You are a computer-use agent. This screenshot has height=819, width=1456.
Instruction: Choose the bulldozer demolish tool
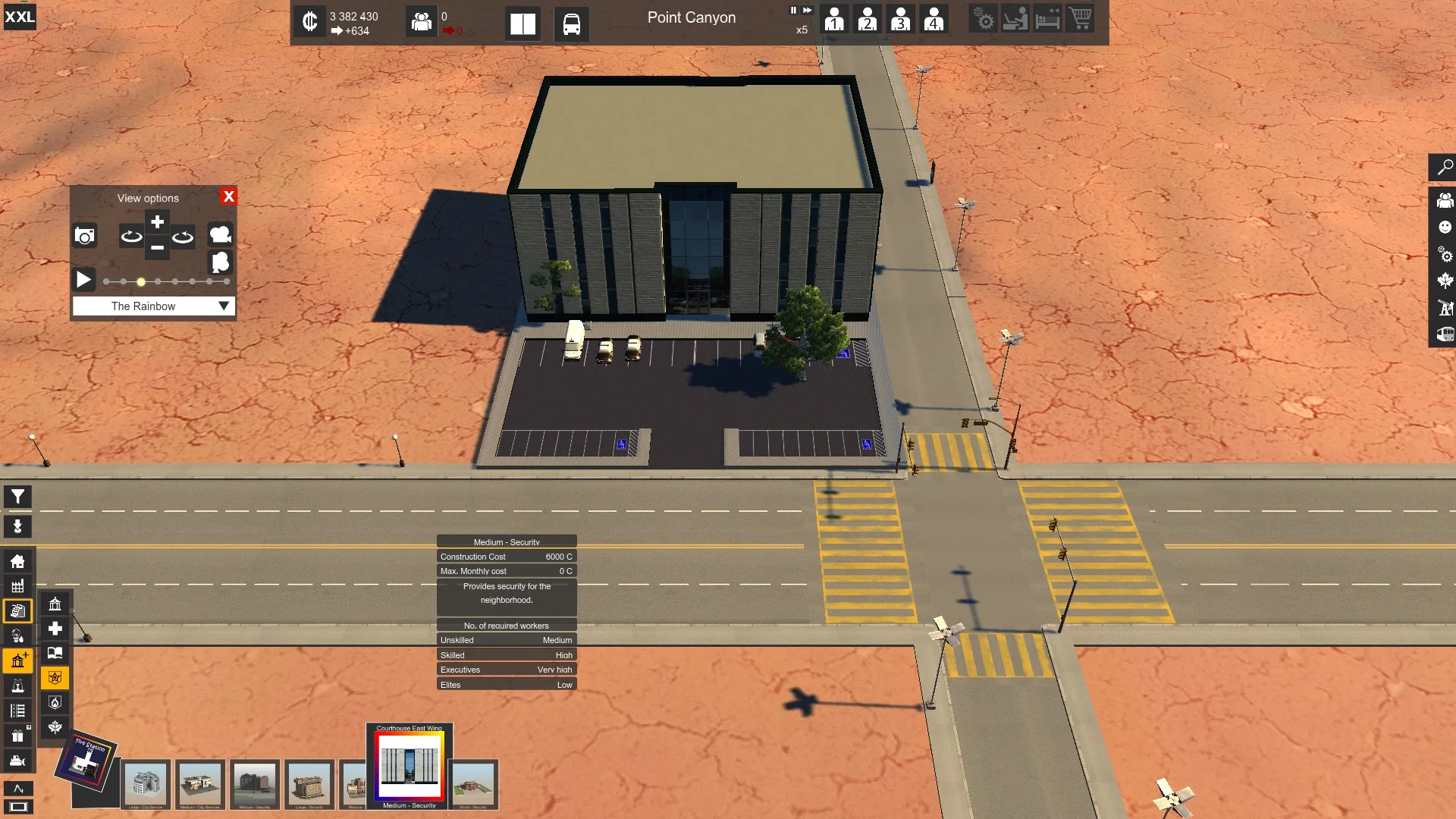point(17,761)
